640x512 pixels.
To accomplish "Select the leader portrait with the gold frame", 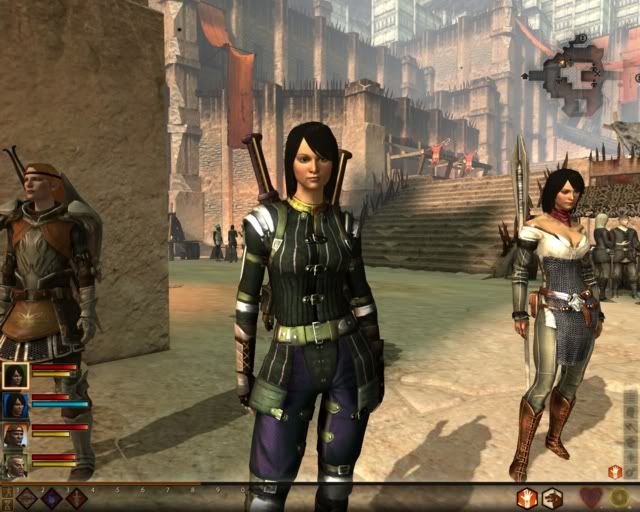I will (15, 375).
